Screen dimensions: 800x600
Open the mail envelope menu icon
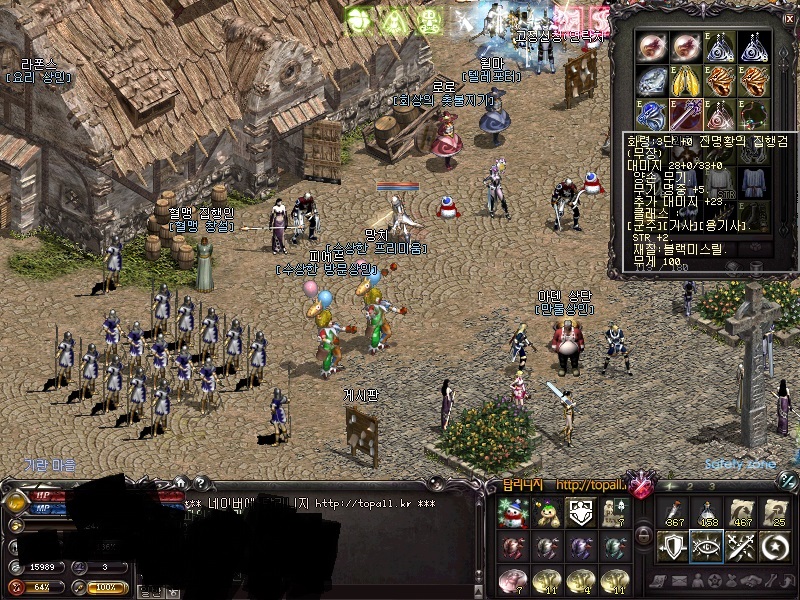(677, 581)
